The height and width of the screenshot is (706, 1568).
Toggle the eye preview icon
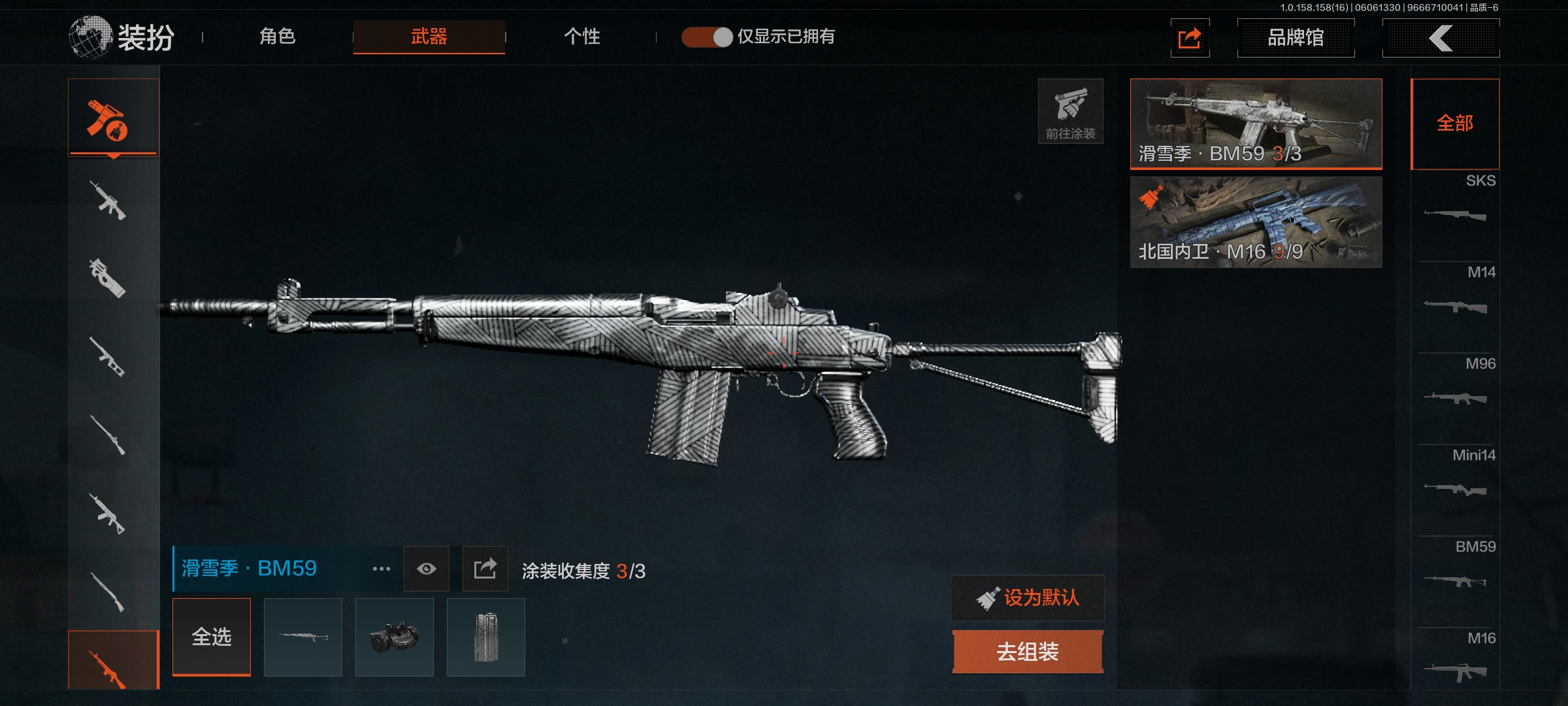point(427,569)
